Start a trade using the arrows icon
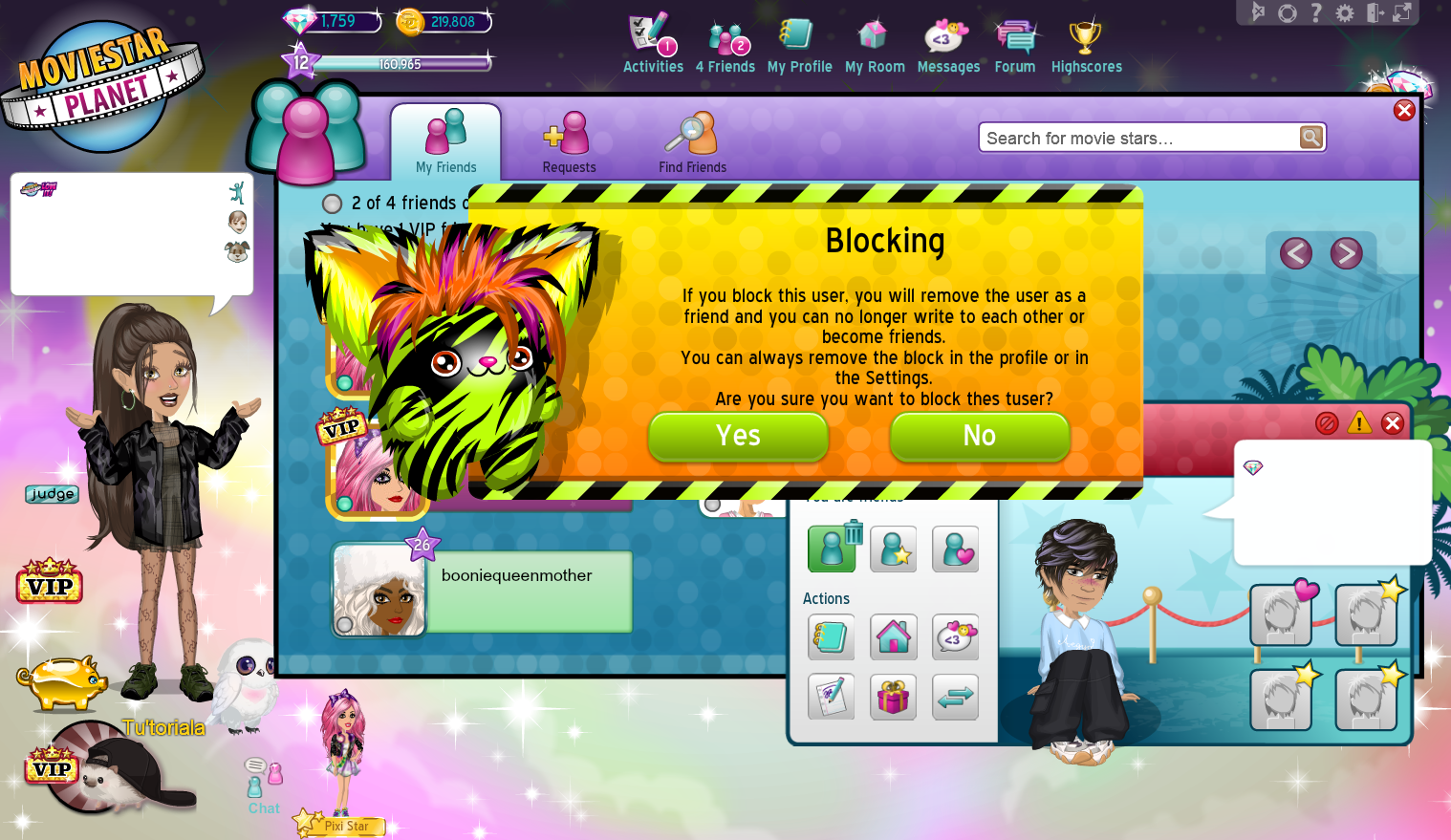The width and height of the screenshot is (1451, 840). pos(955,697)
